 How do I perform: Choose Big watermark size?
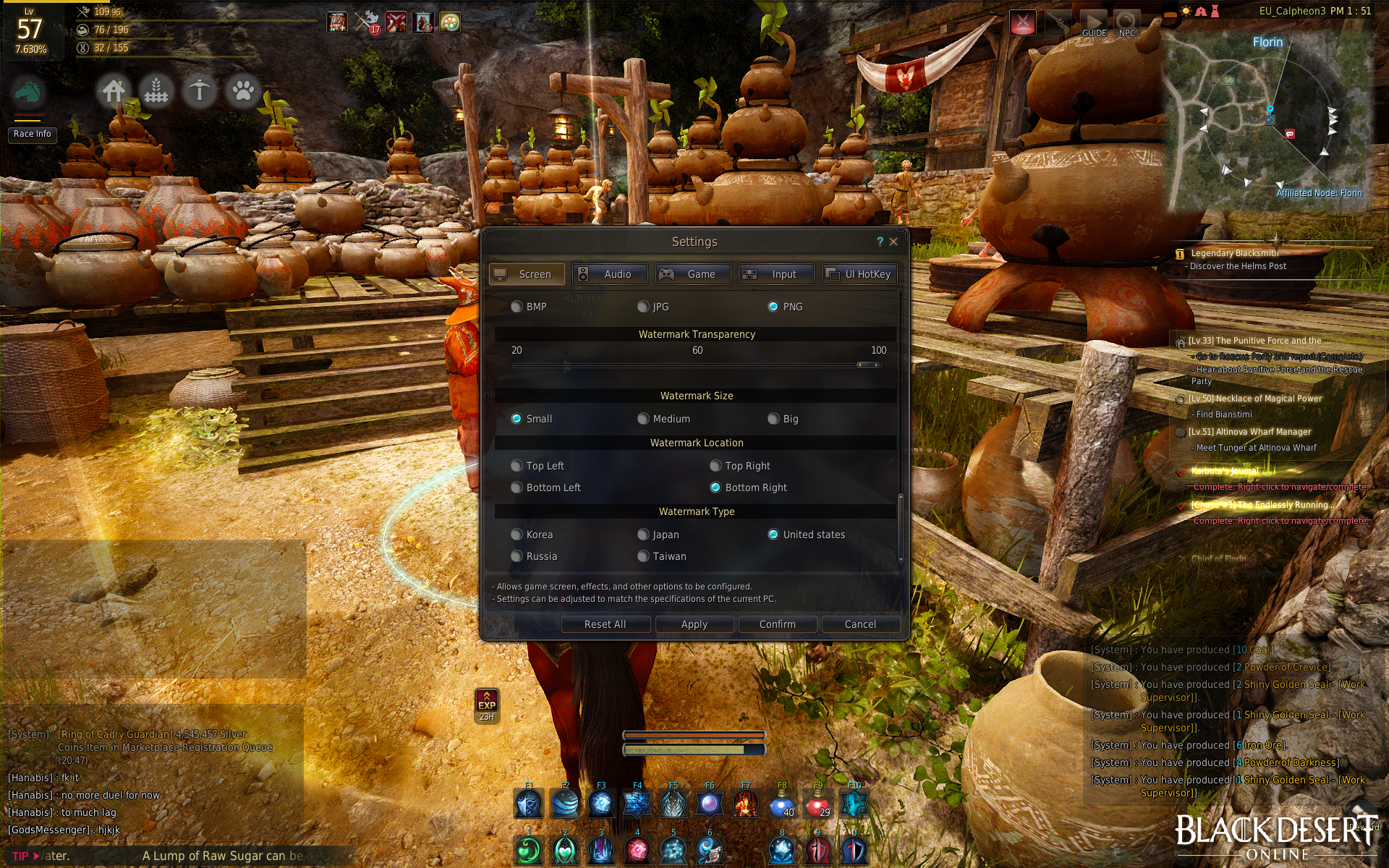[x=773, y=419]
